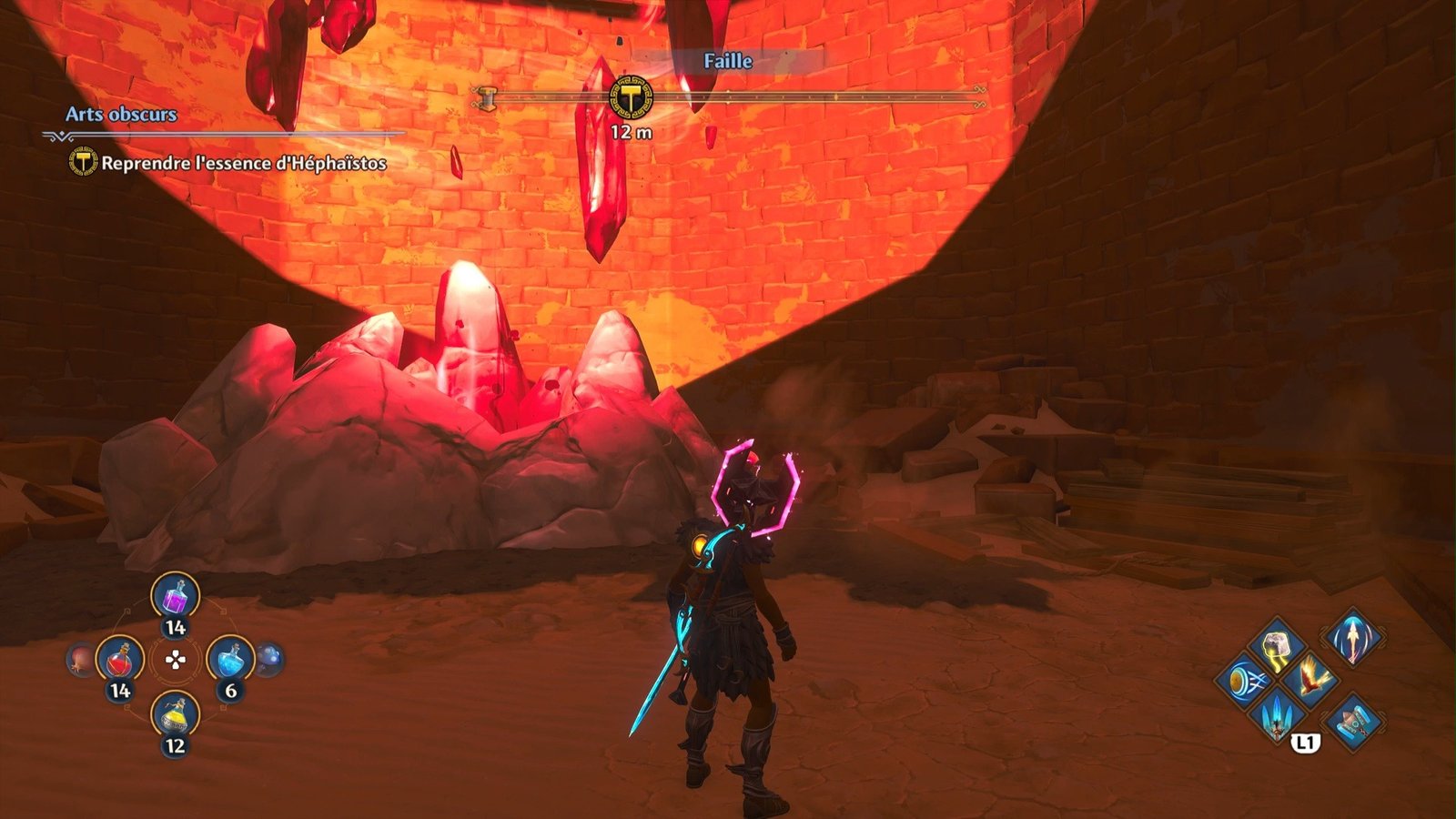Image resolution: width=1456 pixels, height=819 pixels.
Task: Choose the yellow potion slot
Action: tap(175, 716)
